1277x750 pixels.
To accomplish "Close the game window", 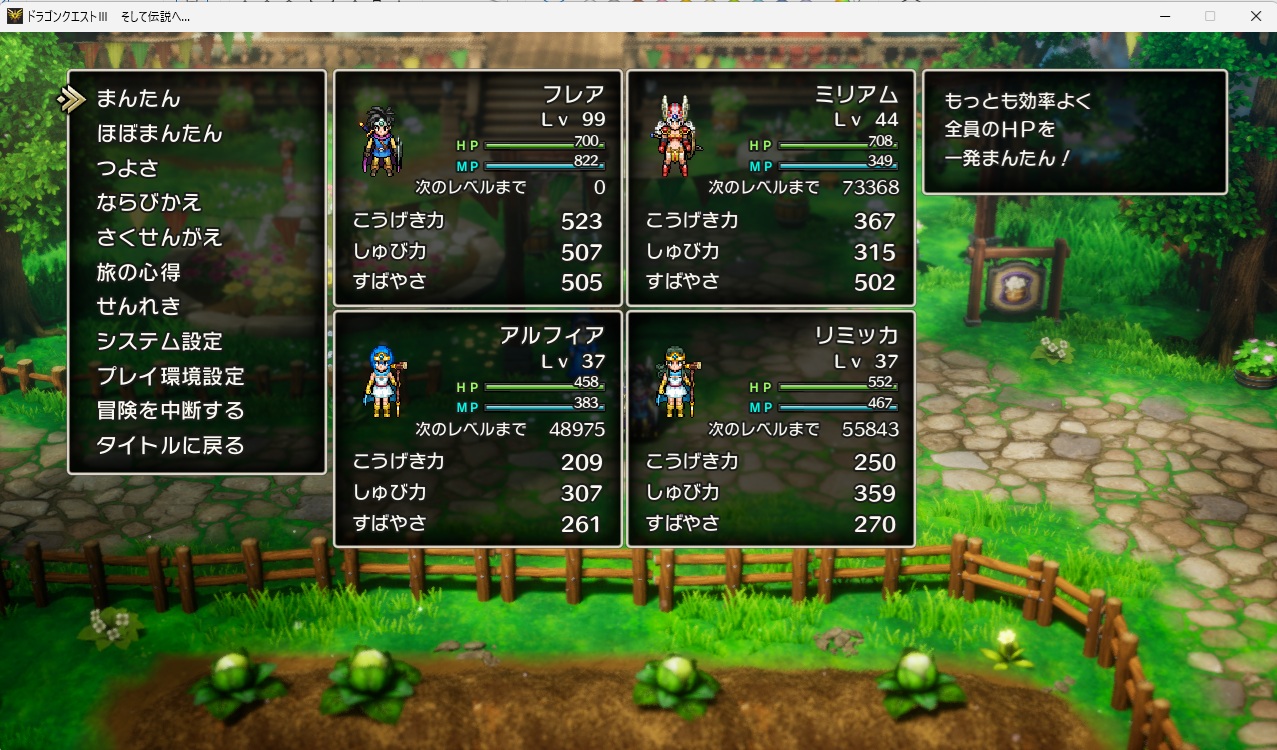I will pyautogui.click(x=1255, y=16).
